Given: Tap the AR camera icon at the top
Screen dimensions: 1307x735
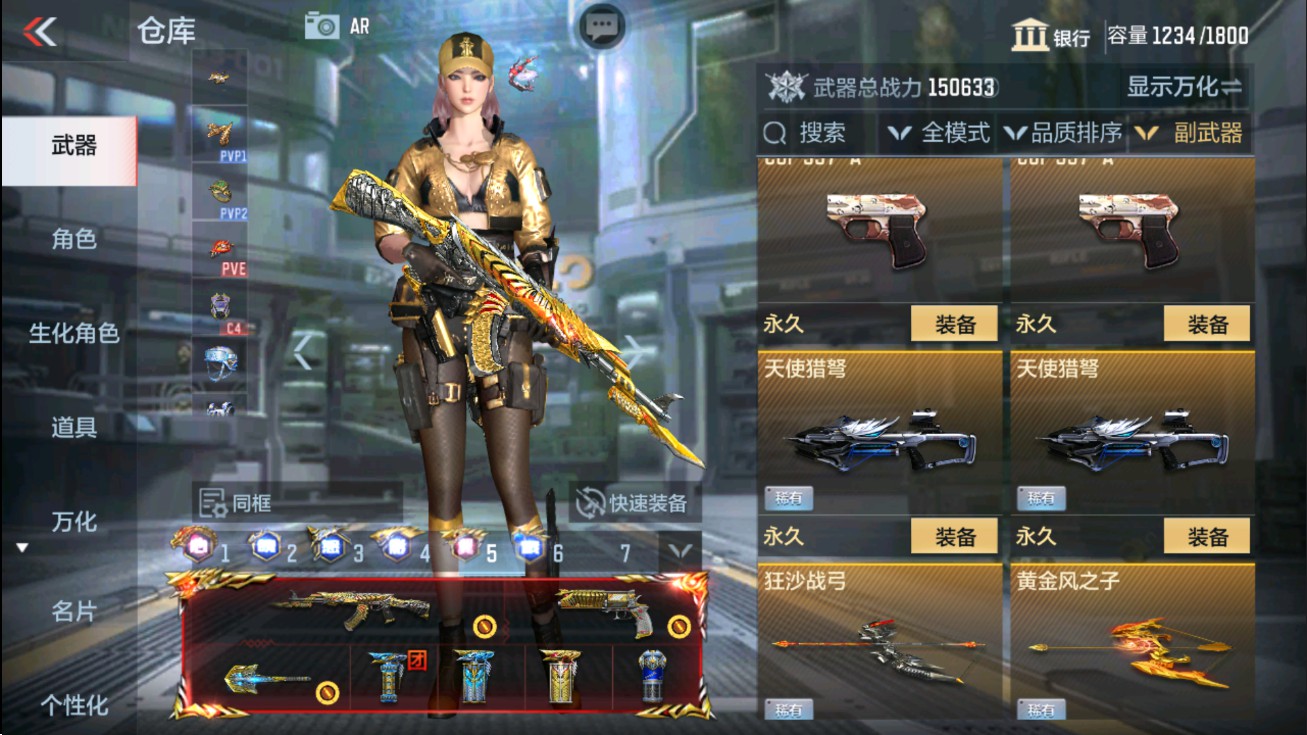Looking at the screenshot, I should coord(323,26).
